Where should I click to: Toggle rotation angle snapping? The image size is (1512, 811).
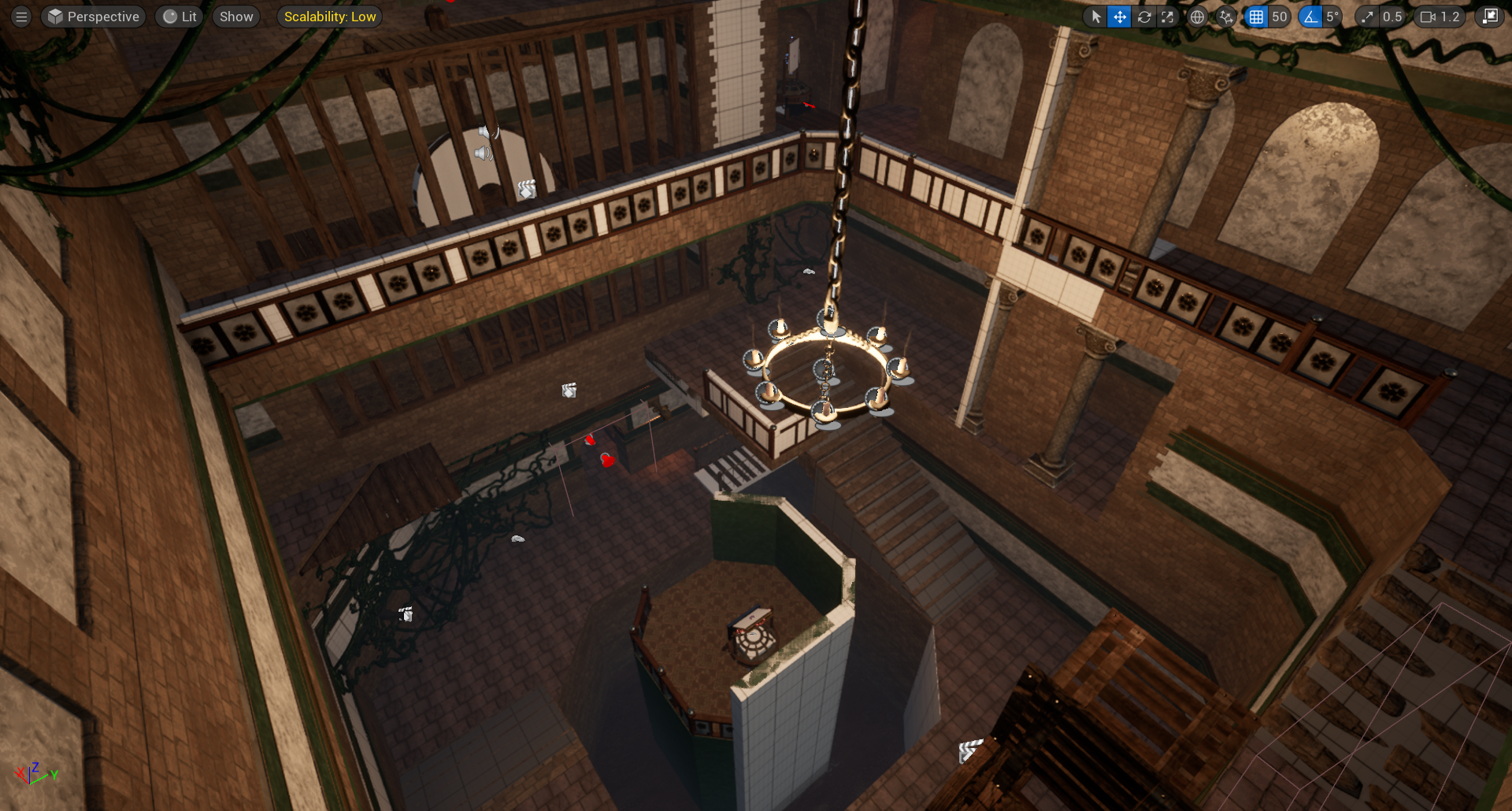coord(1310,17)
